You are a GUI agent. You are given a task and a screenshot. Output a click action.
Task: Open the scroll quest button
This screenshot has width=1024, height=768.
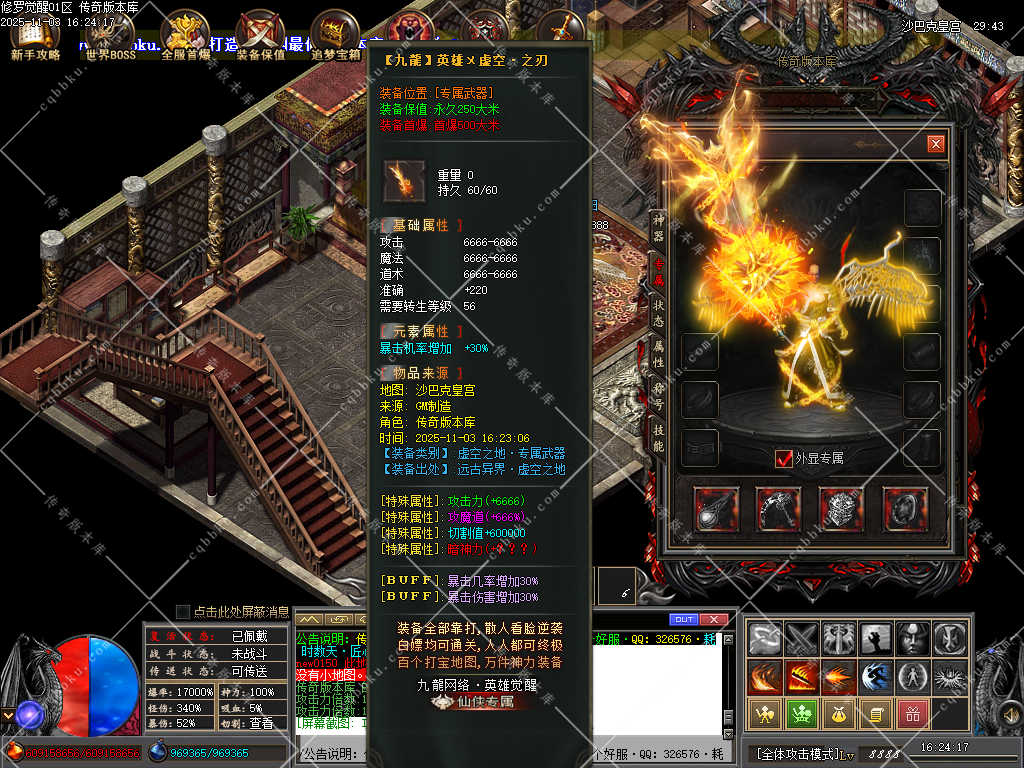pyautogui.click(x=875, y=713)
